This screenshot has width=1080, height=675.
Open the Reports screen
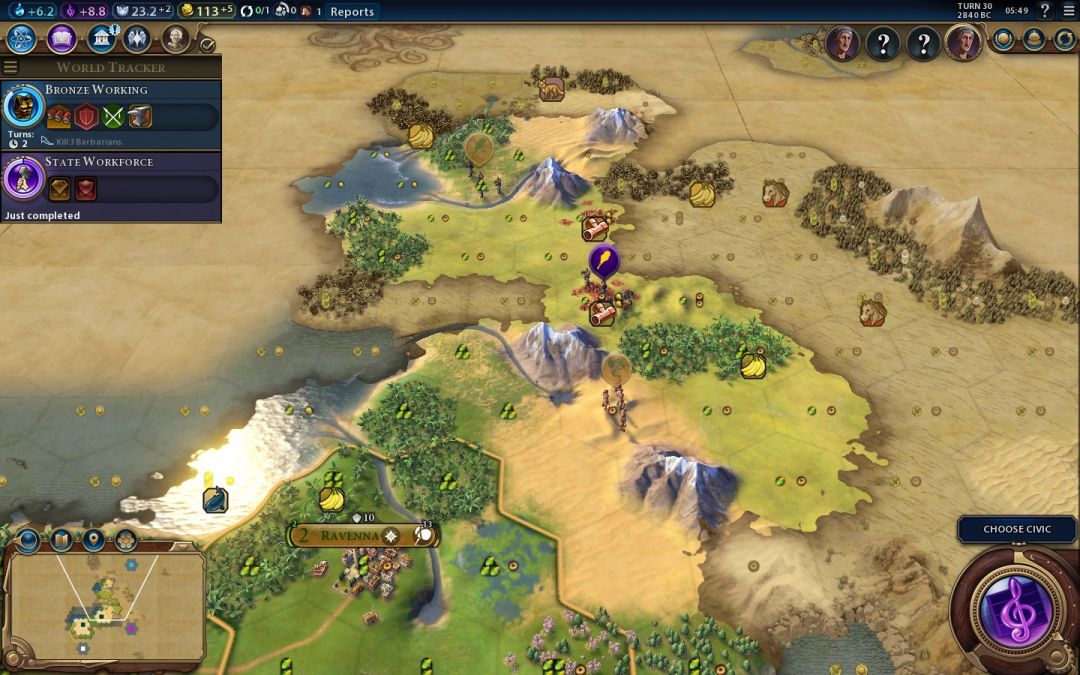coord(351,12)
